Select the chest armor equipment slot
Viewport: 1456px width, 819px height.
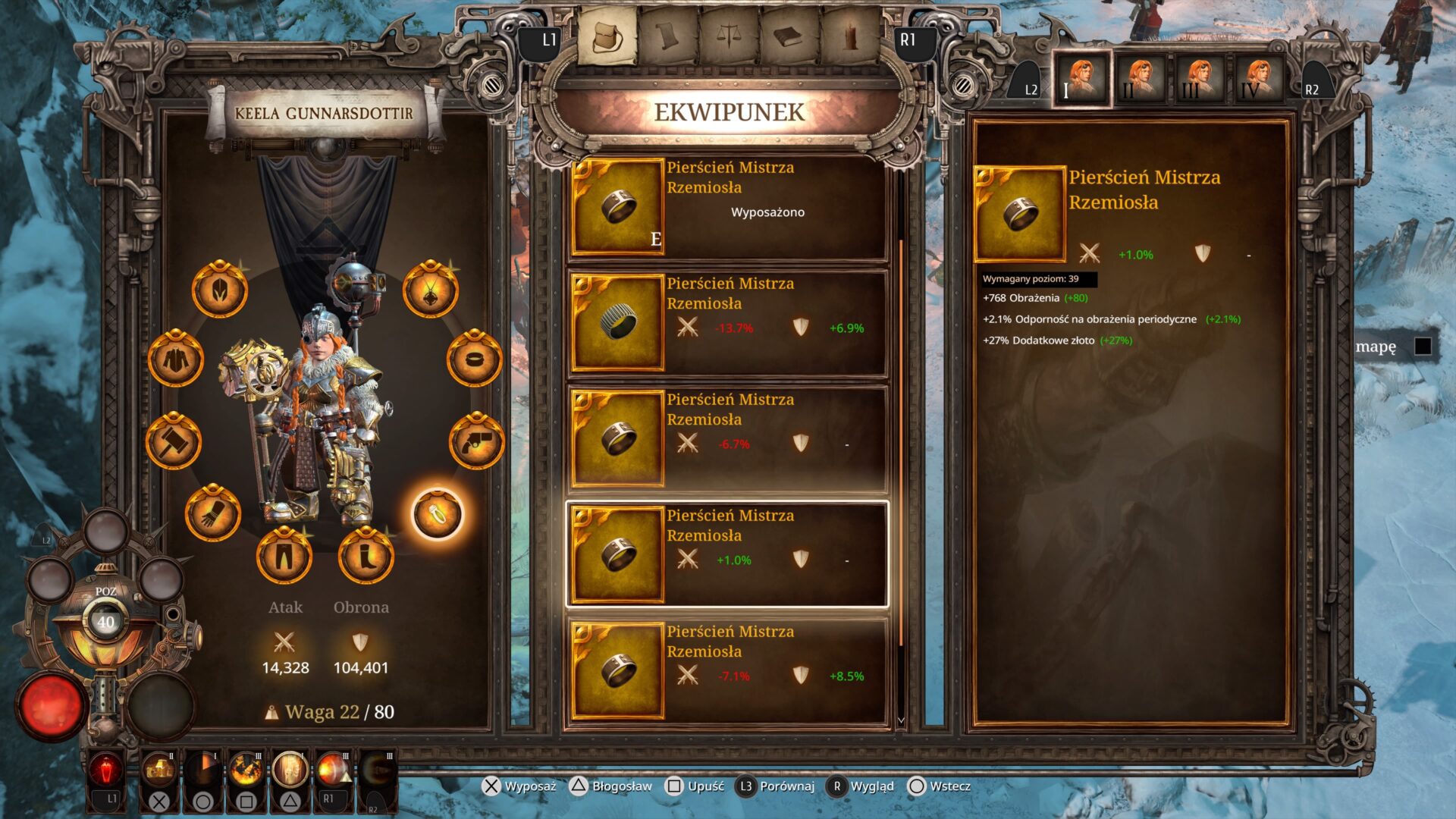pos(176,359)
